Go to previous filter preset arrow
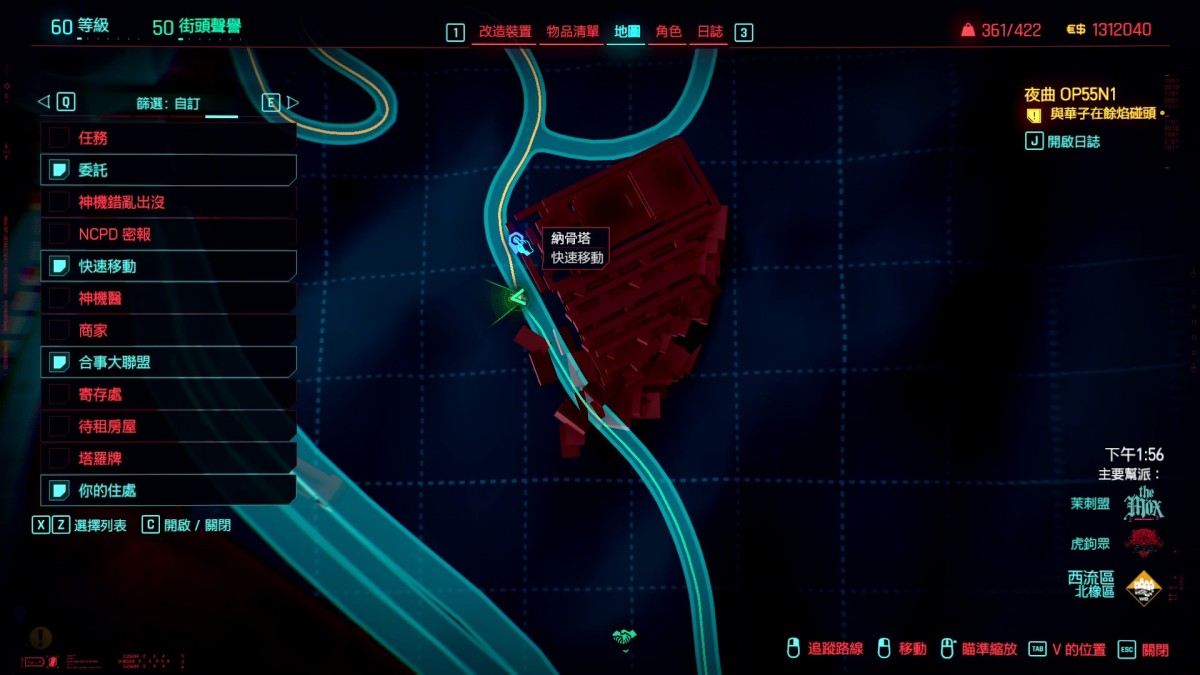Screen dimensions: 1200x675 [x=43, y=102]
